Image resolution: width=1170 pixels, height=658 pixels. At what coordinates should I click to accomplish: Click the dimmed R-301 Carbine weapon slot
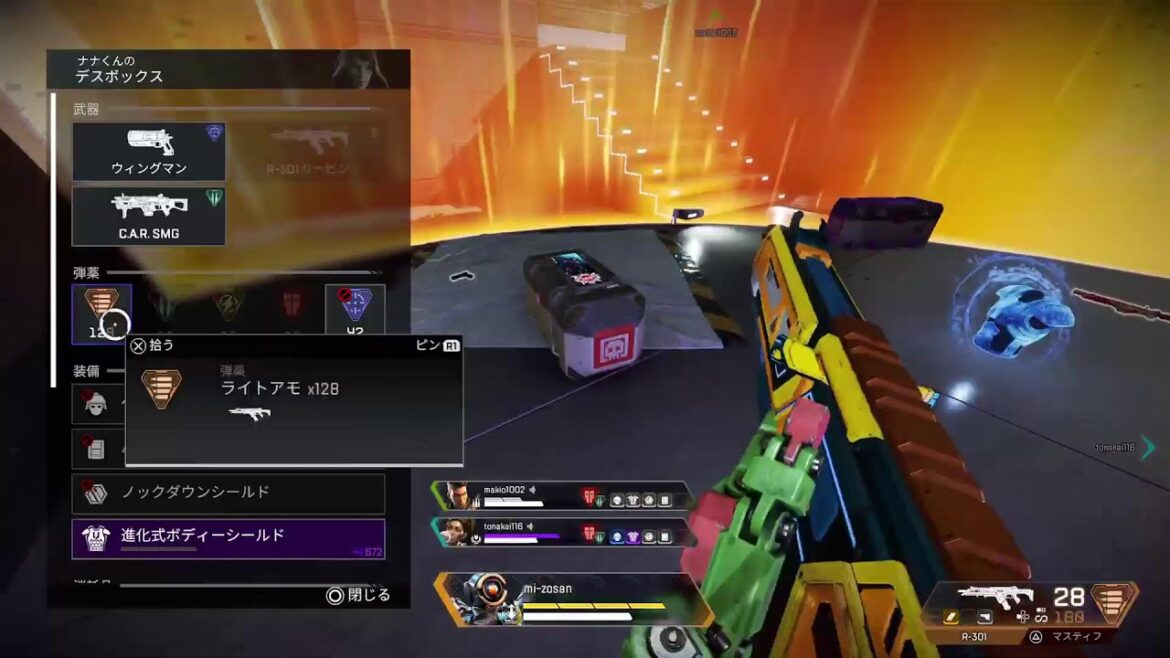coord(308,152)
